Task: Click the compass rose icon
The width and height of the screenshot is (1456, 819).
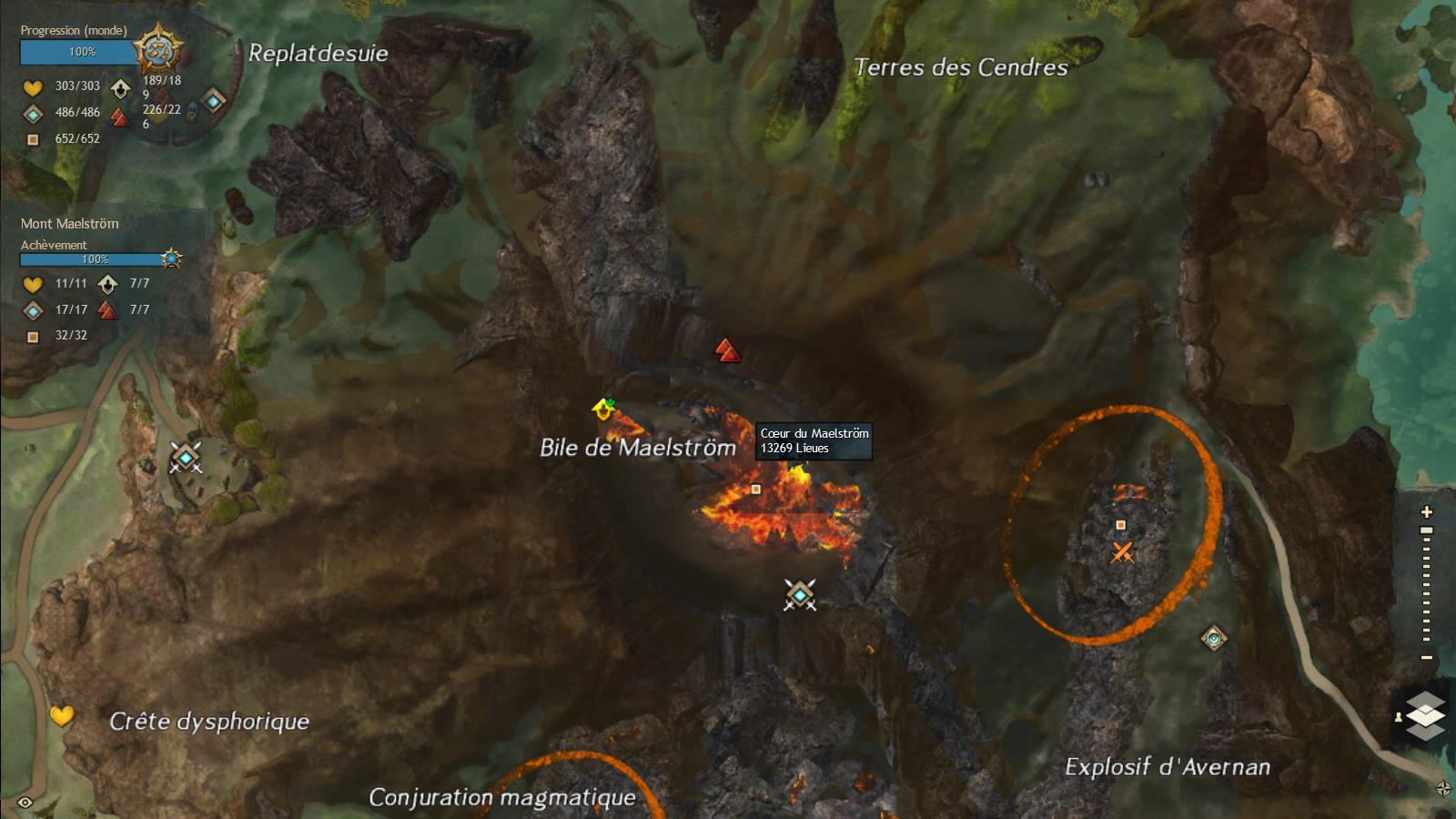Action: coord(1443,789)
